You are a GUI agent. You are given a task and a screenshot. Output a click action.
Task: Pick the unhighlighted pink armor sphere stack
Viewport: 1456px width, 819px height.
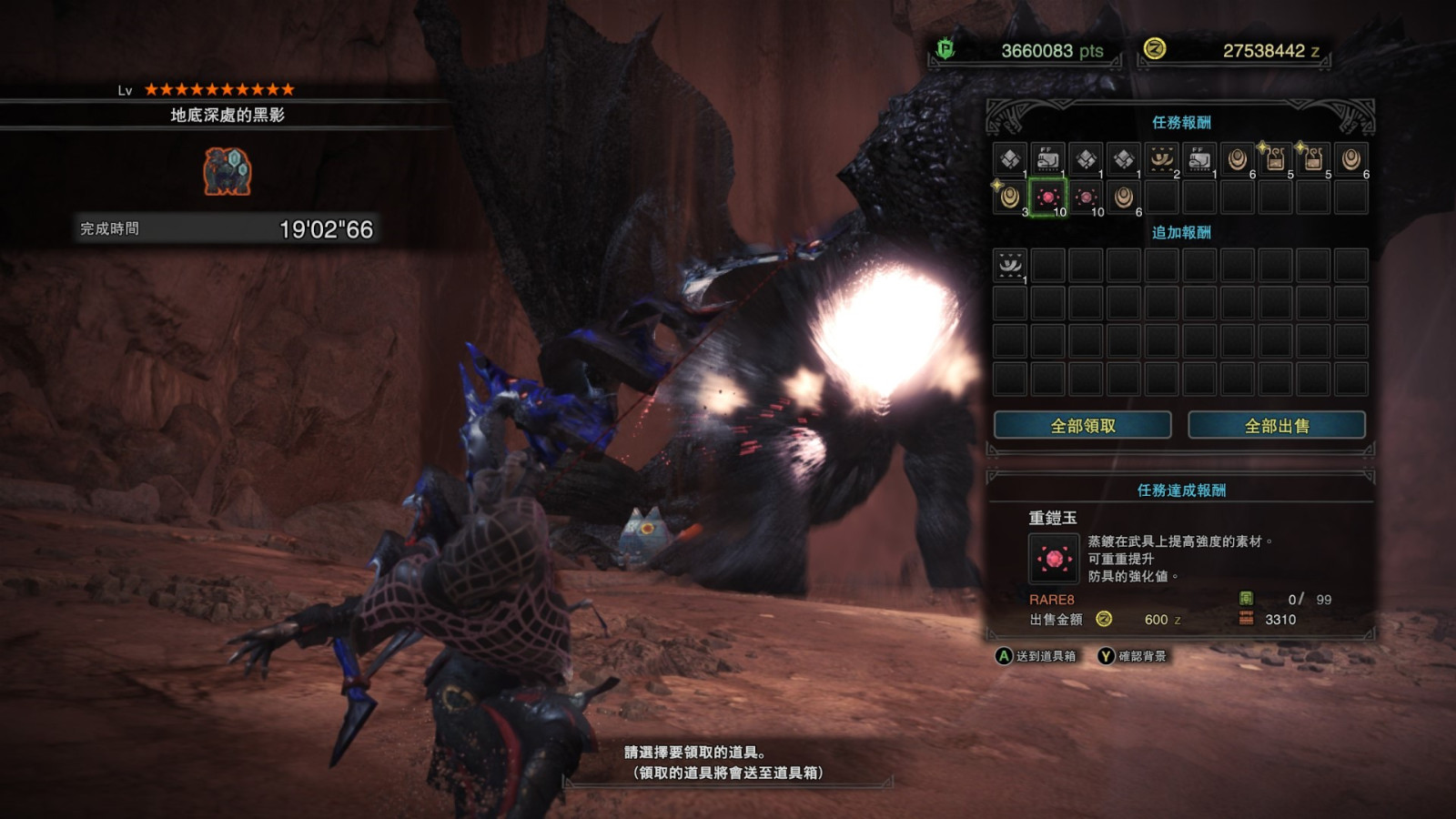[1086, 197]
